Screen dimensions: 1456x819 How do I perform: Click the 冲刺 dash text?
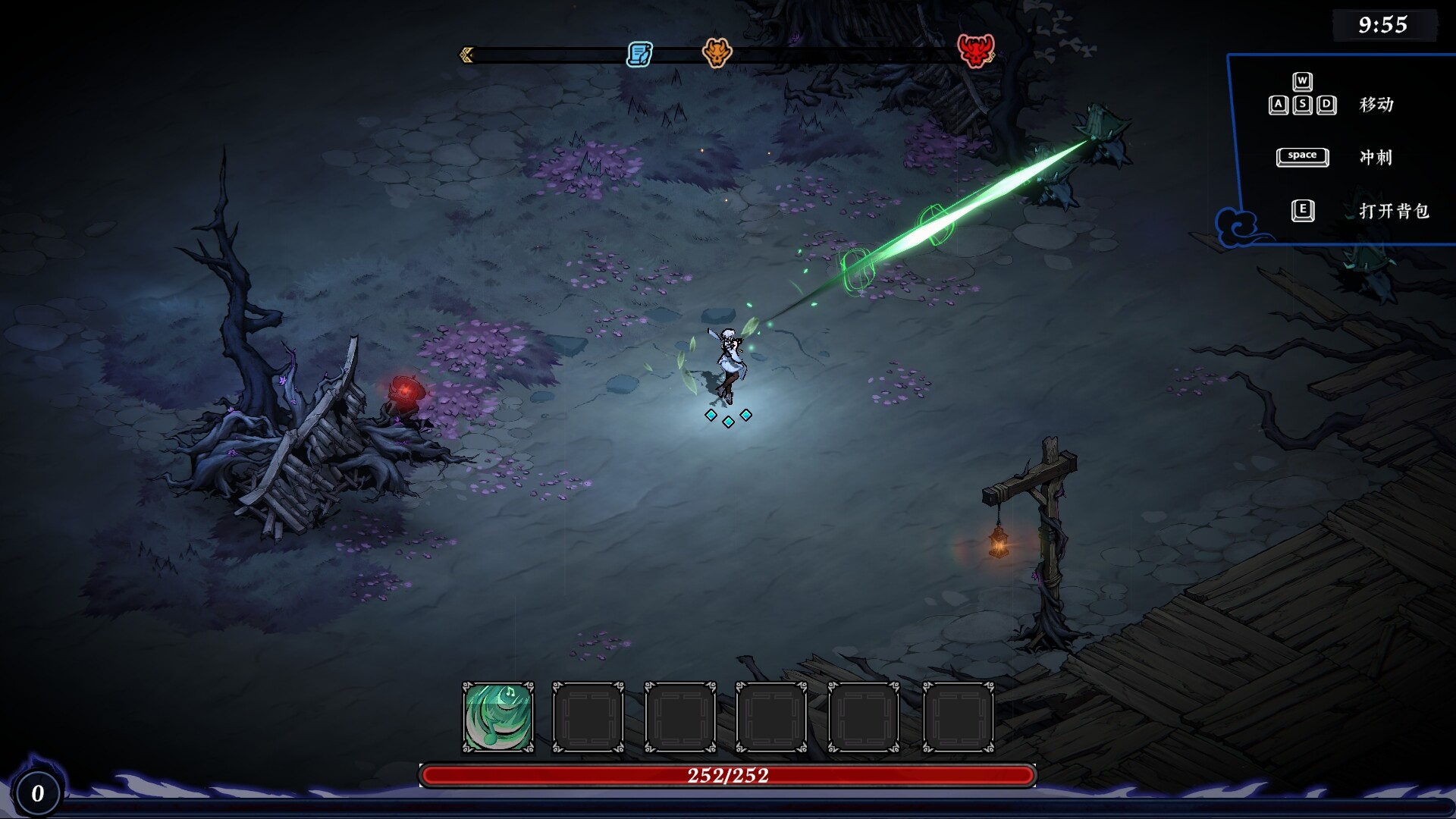[1376, 157]
